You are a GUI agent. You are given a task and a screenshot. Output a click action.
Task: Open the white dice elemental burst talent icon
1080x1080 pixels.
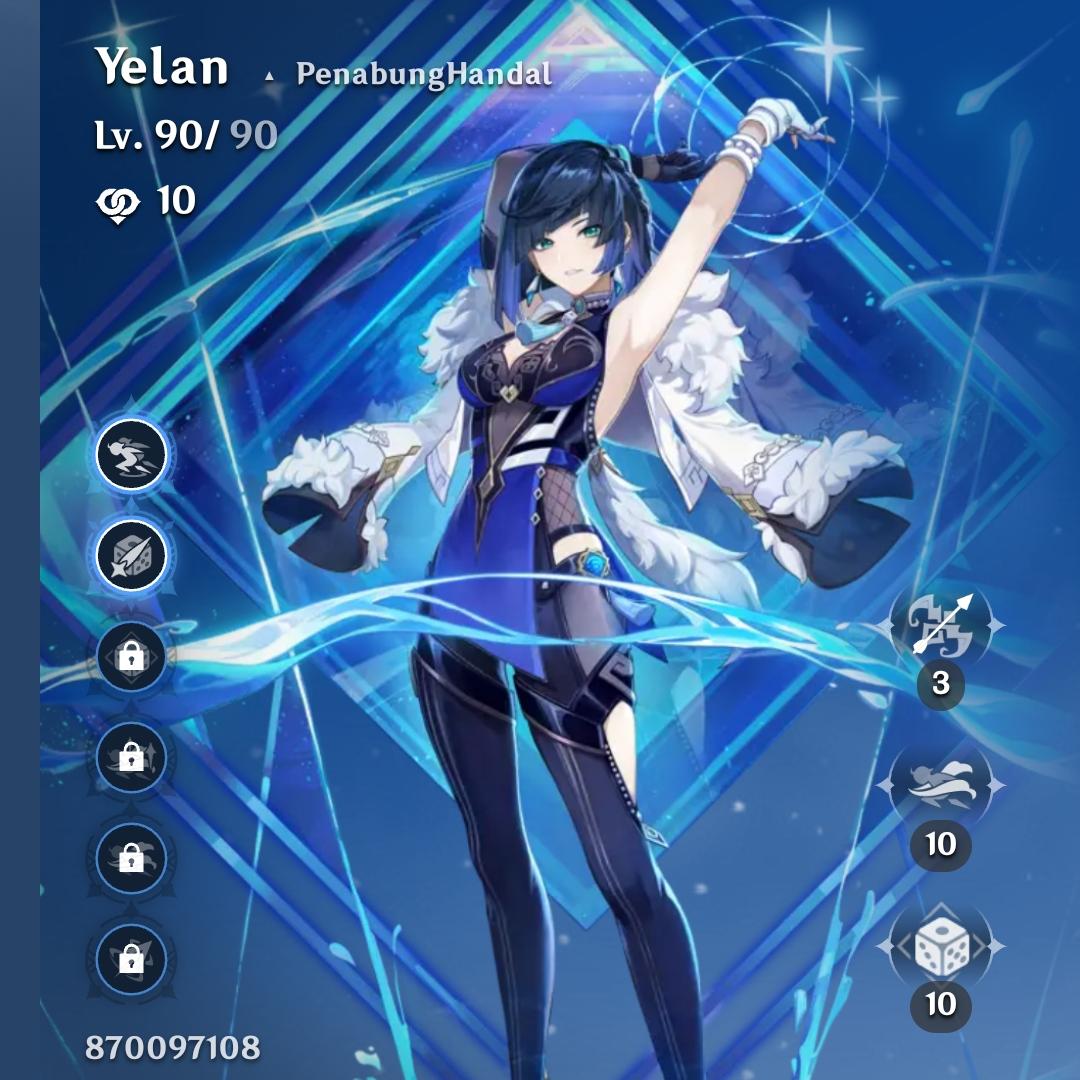[940, 945]
